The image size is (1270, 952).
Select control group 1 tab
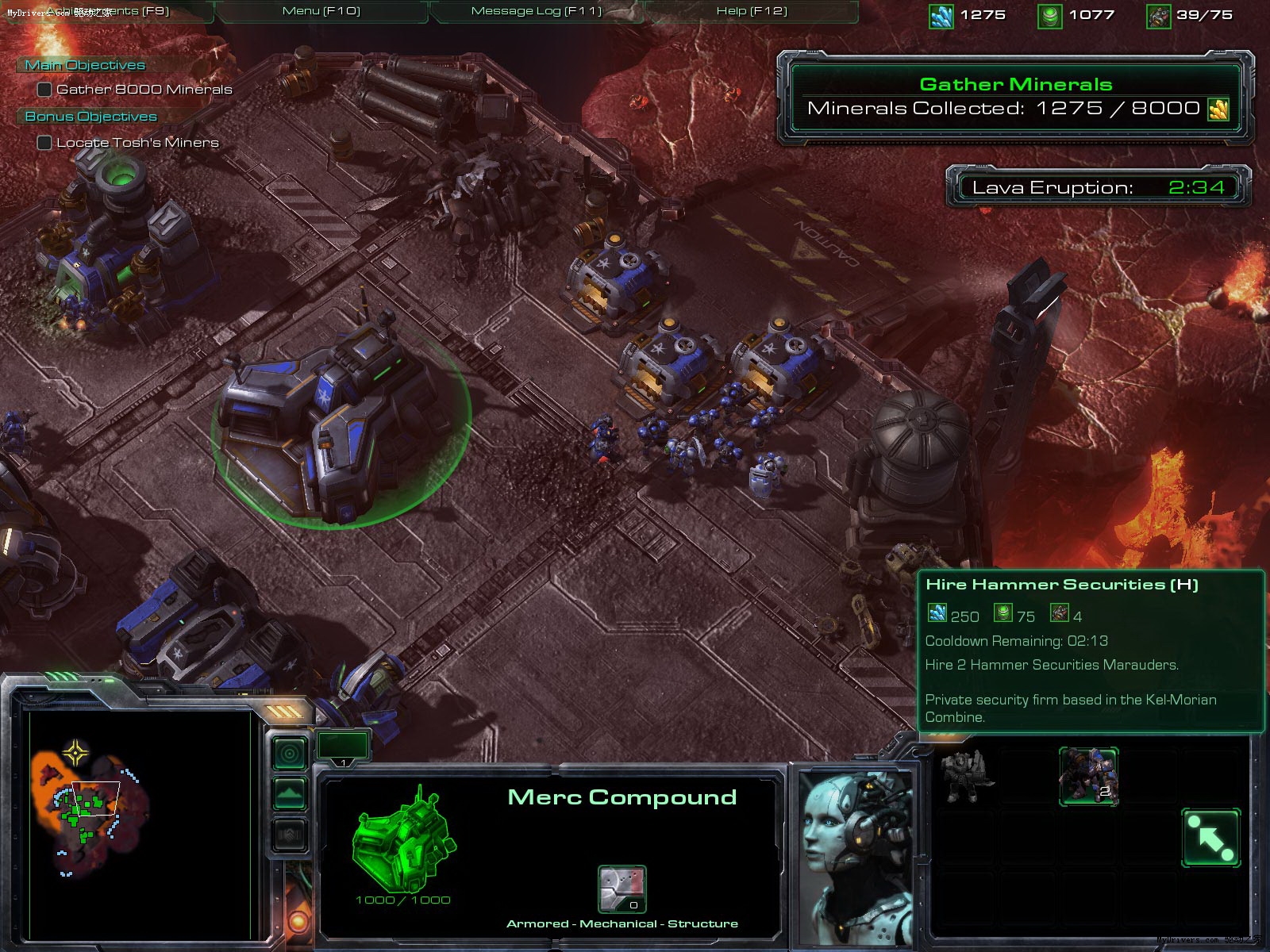click(x=343, y=747)
